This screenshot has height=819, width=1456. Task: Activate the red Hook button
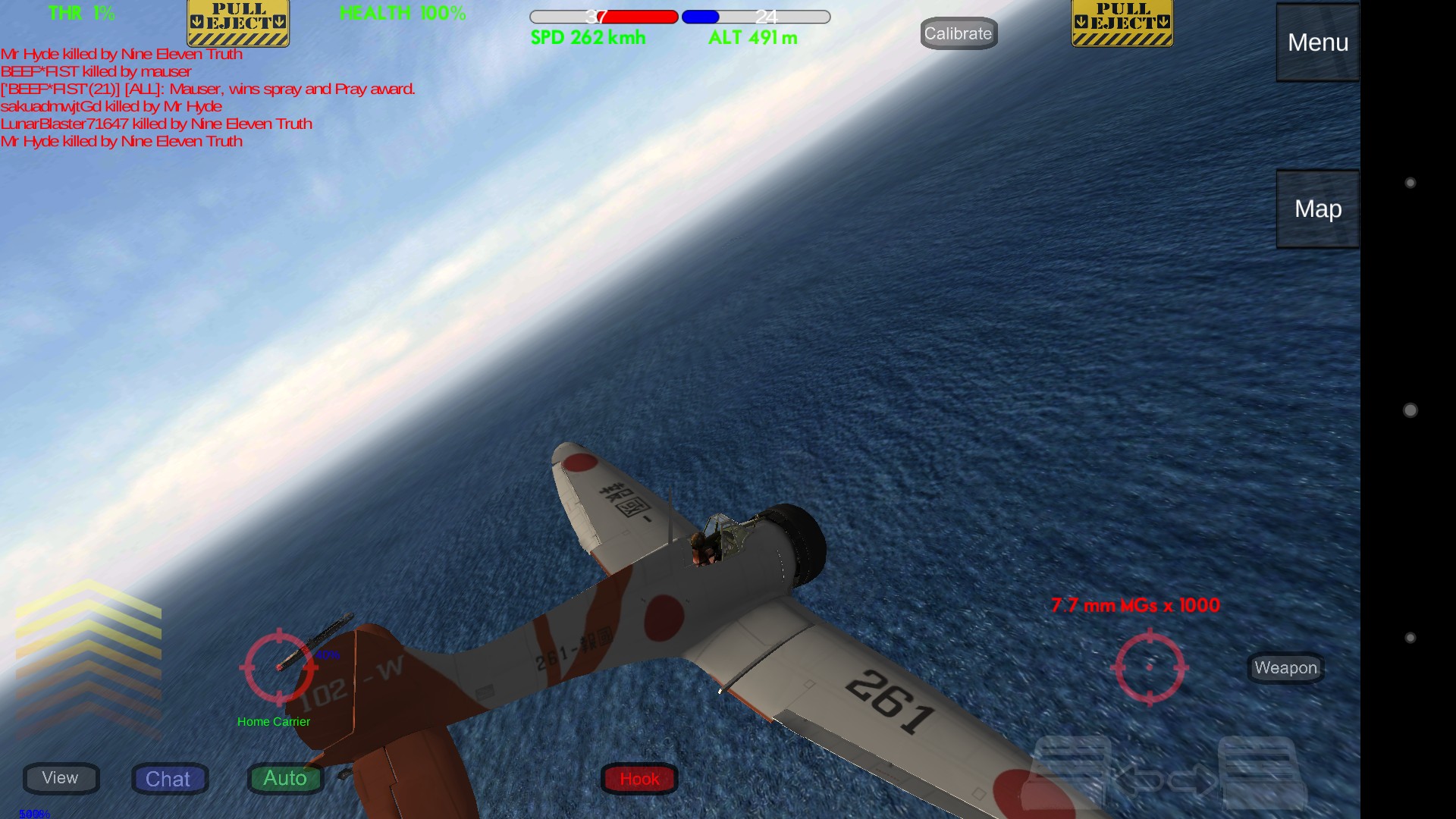point(639,779)
